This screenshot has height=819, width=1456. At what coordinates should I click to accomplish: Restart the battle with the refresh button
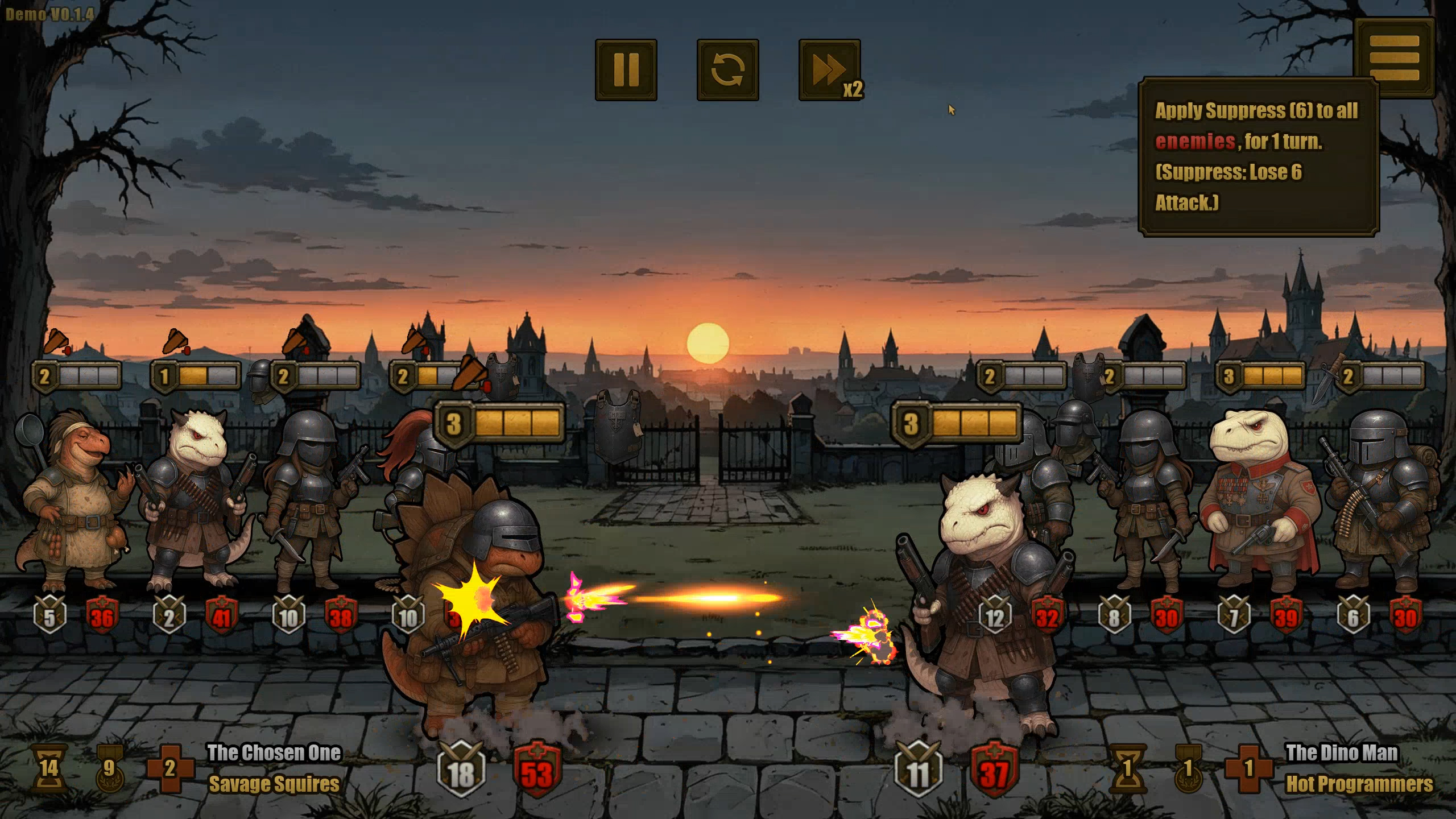(727, 70)
